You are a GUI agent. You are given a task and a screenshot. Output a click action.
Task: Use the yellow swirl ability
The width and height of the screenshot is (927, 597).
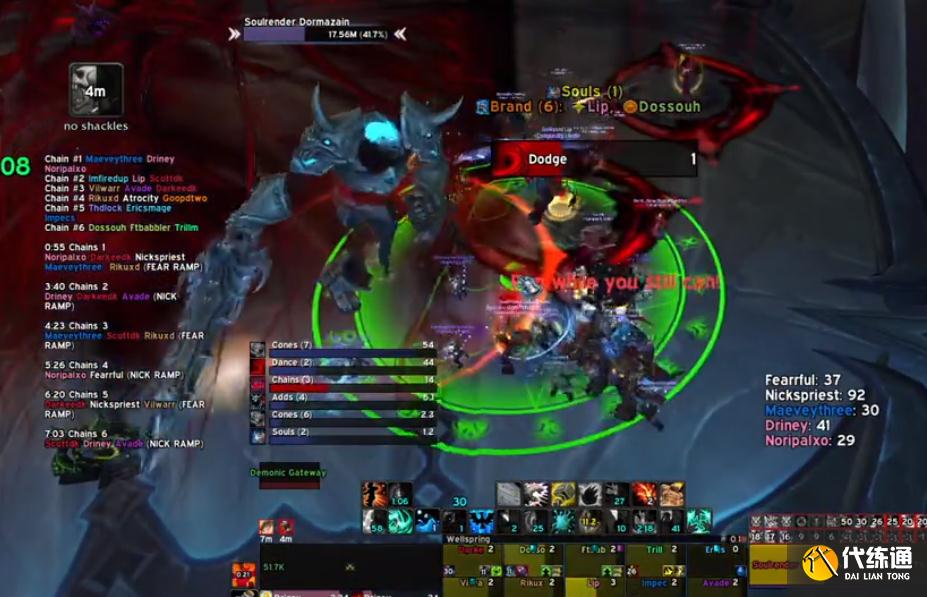(x=563, y=494)
